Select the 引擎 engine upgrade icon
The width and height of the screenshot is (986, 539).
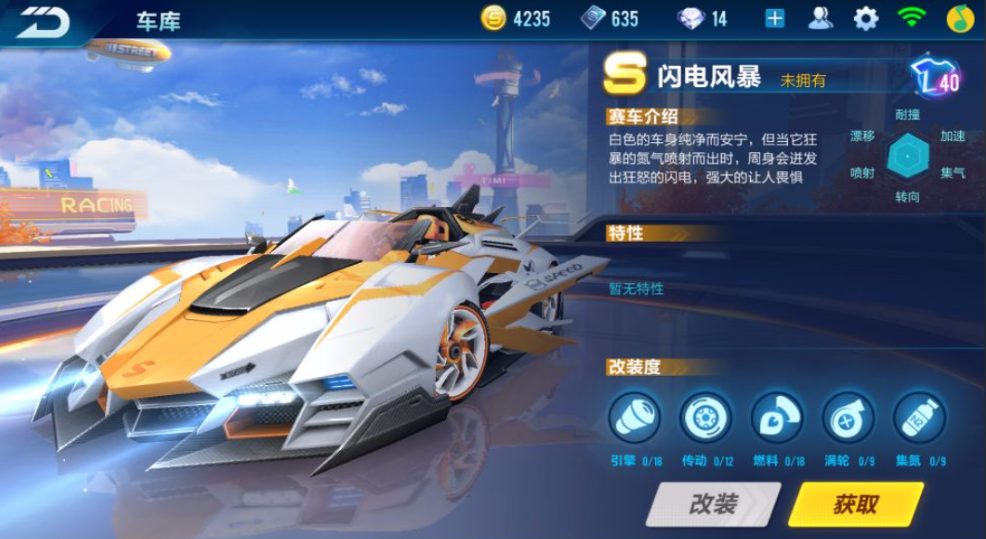[x=635, y=418]
